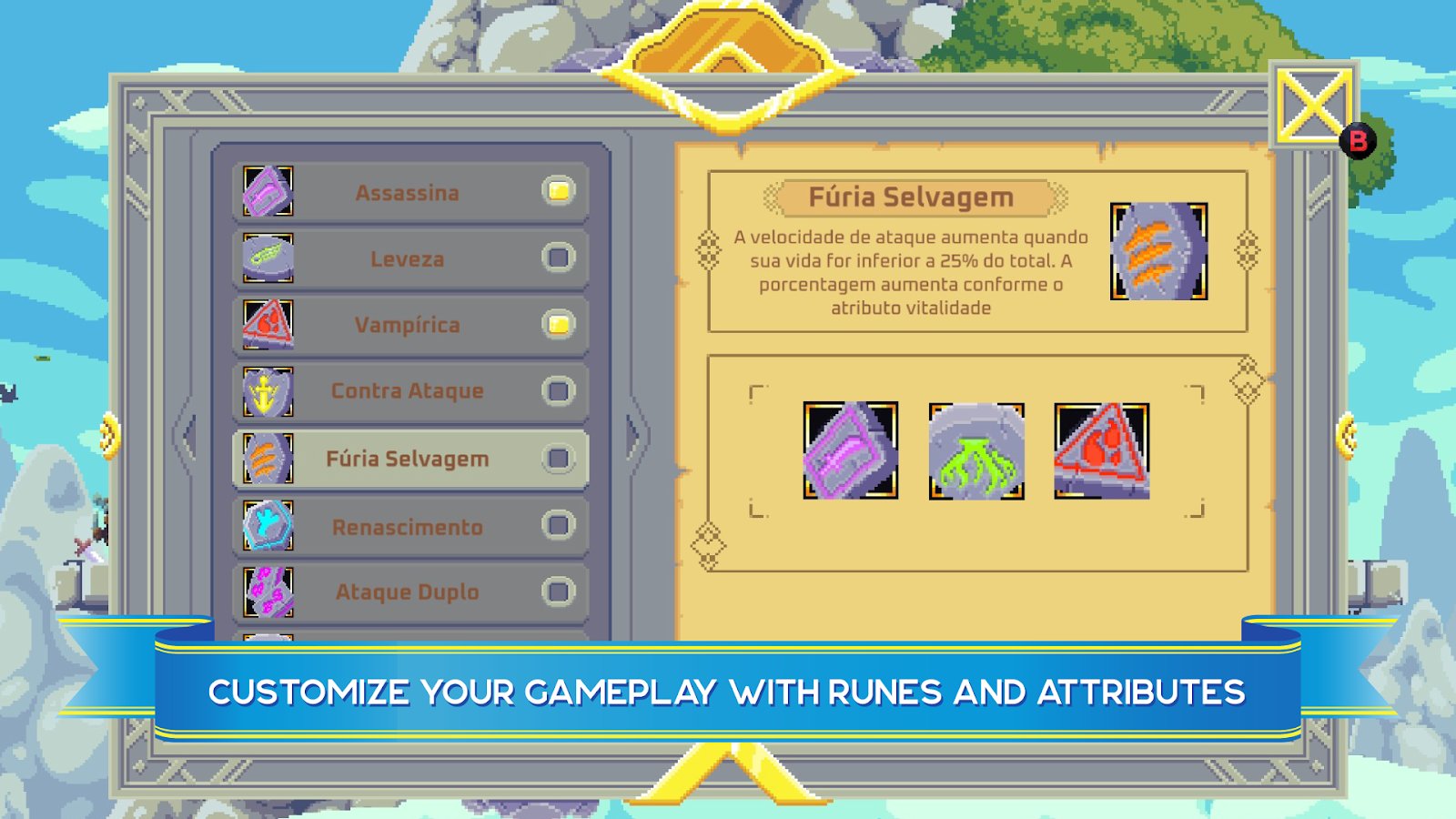Select the Ataque Duplo rune row
This screenshot has width=1456, height=819.
(407, 592)
